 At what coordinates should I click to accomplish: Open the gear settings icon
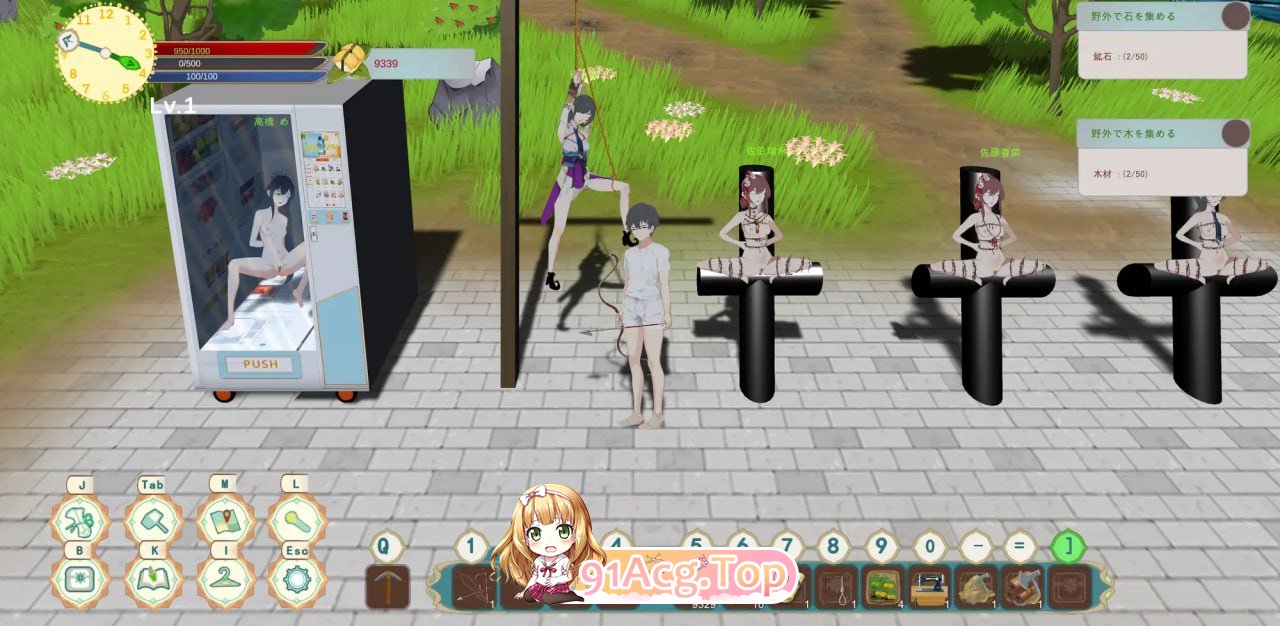tap(296, 581)
